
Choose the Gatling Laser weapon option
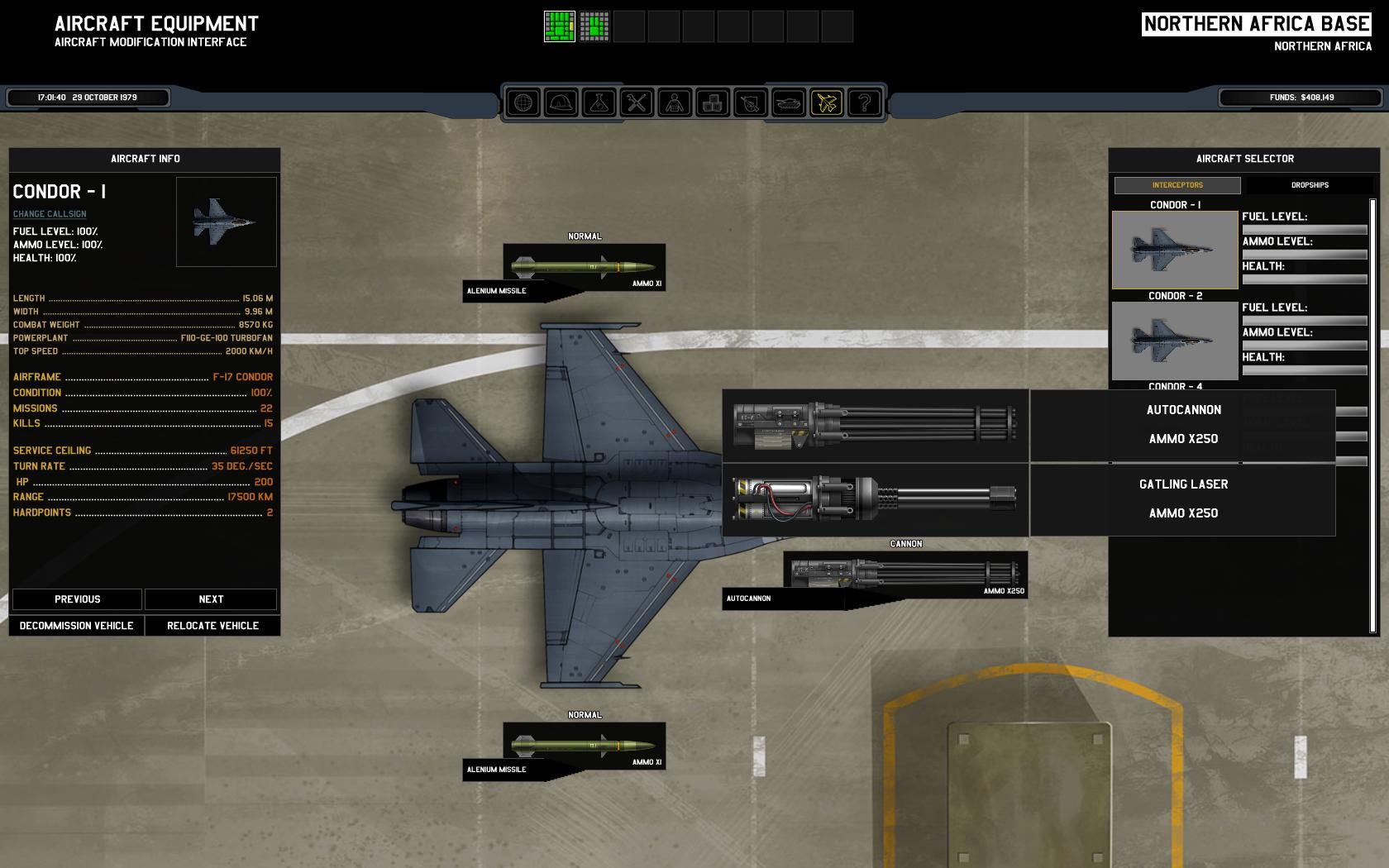[1029, 500]
